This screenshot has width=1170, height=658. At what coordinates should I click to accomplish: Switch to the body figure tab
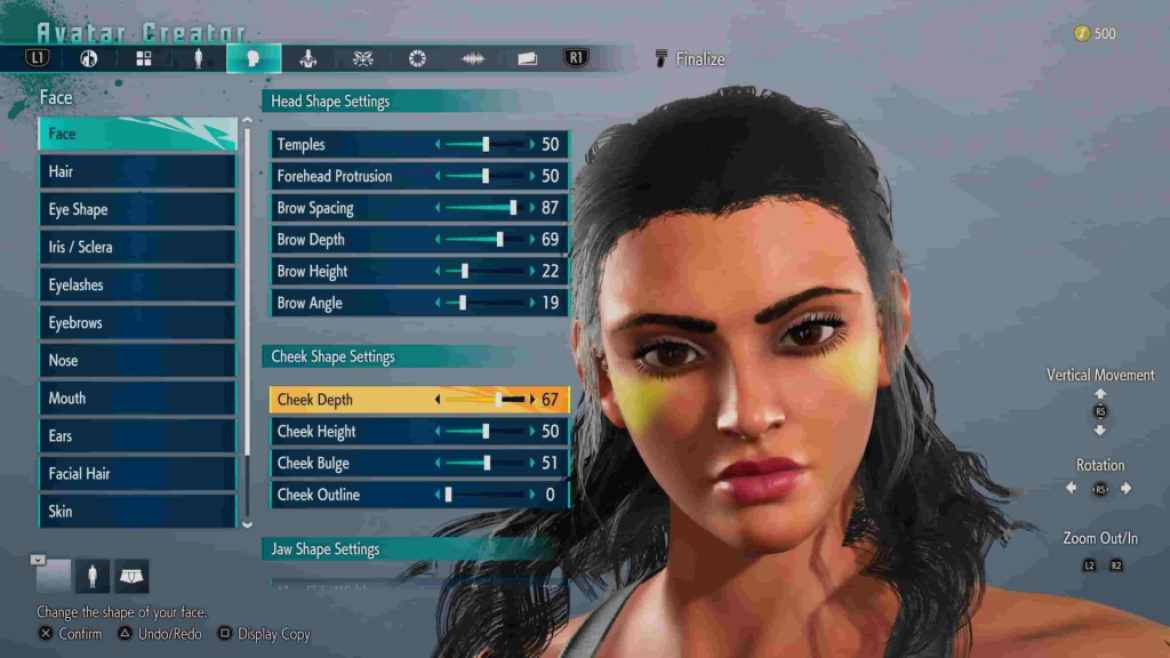click(198, 59)
